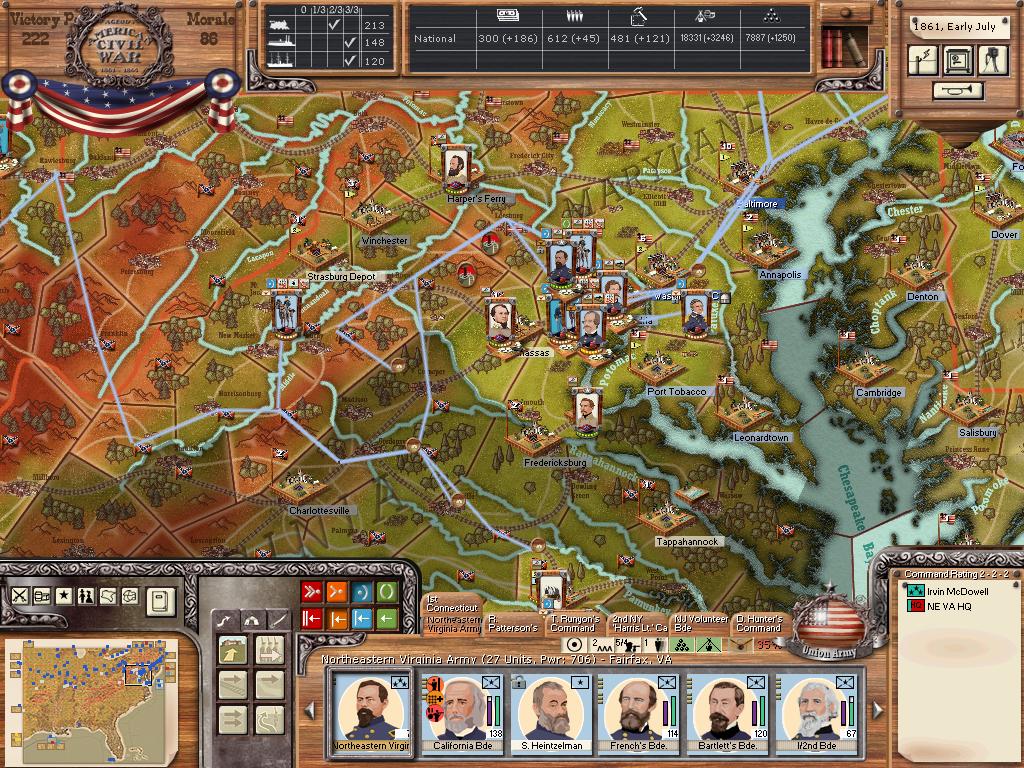Select Irvin McDowell in the unit details list
The height and width of the screenshot is (768, 1024).
[957, 591]
